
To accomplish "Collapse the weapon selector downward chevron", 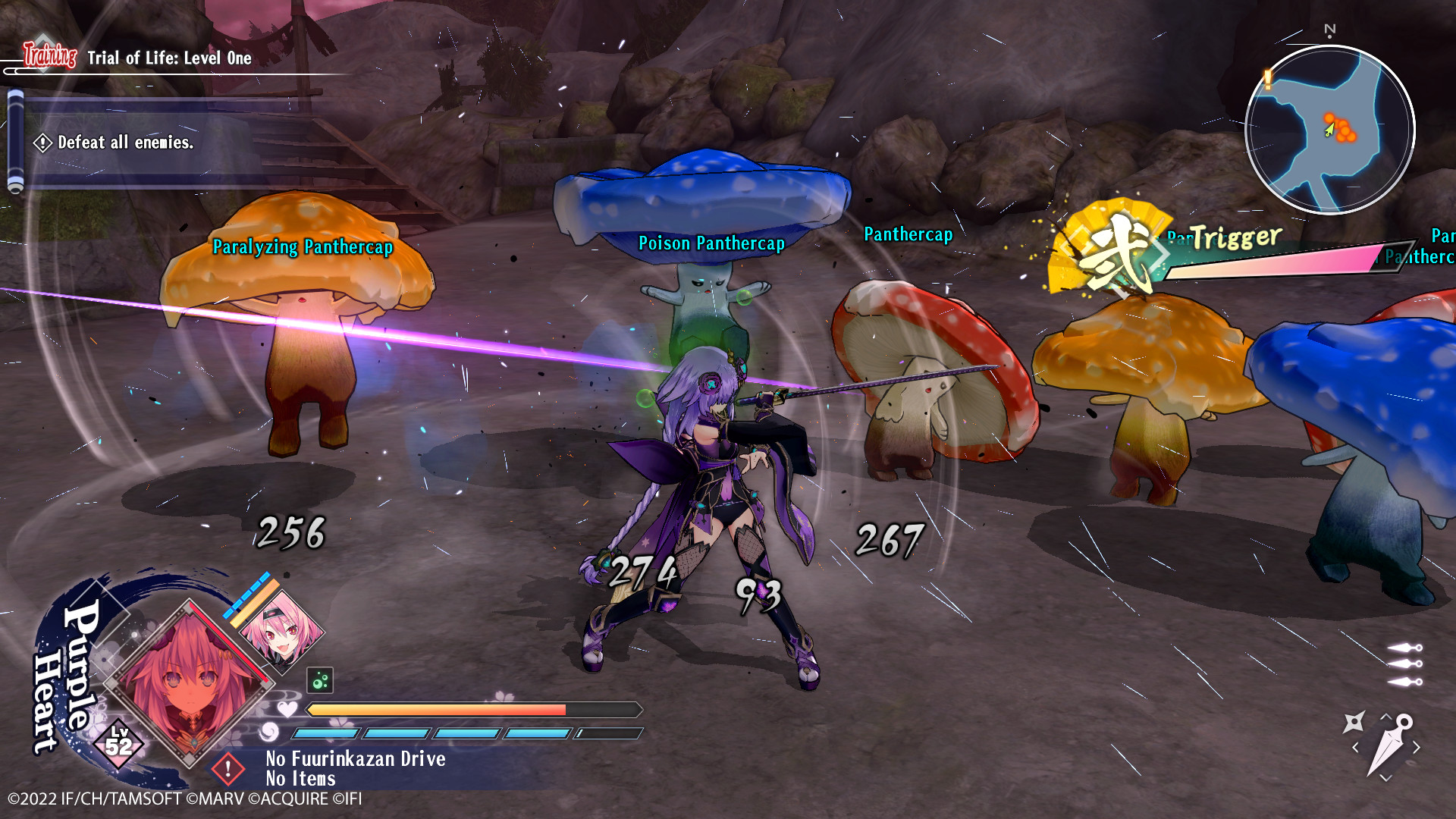I will pyautogui.click(x=1385, y=777).
